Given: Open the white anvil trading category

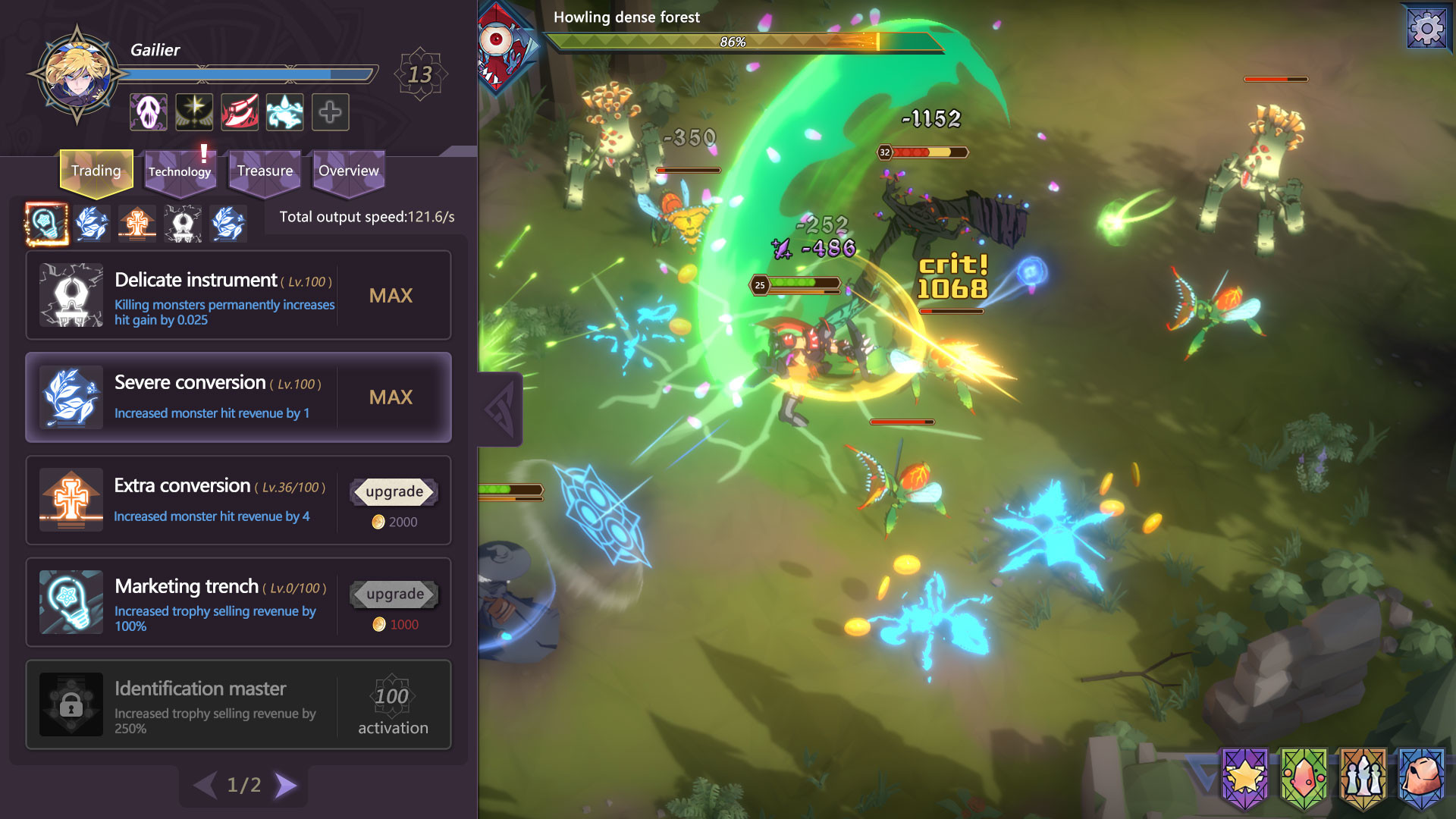Looking at the screenshot, I should pyautogui.click(x=183, y=224).
